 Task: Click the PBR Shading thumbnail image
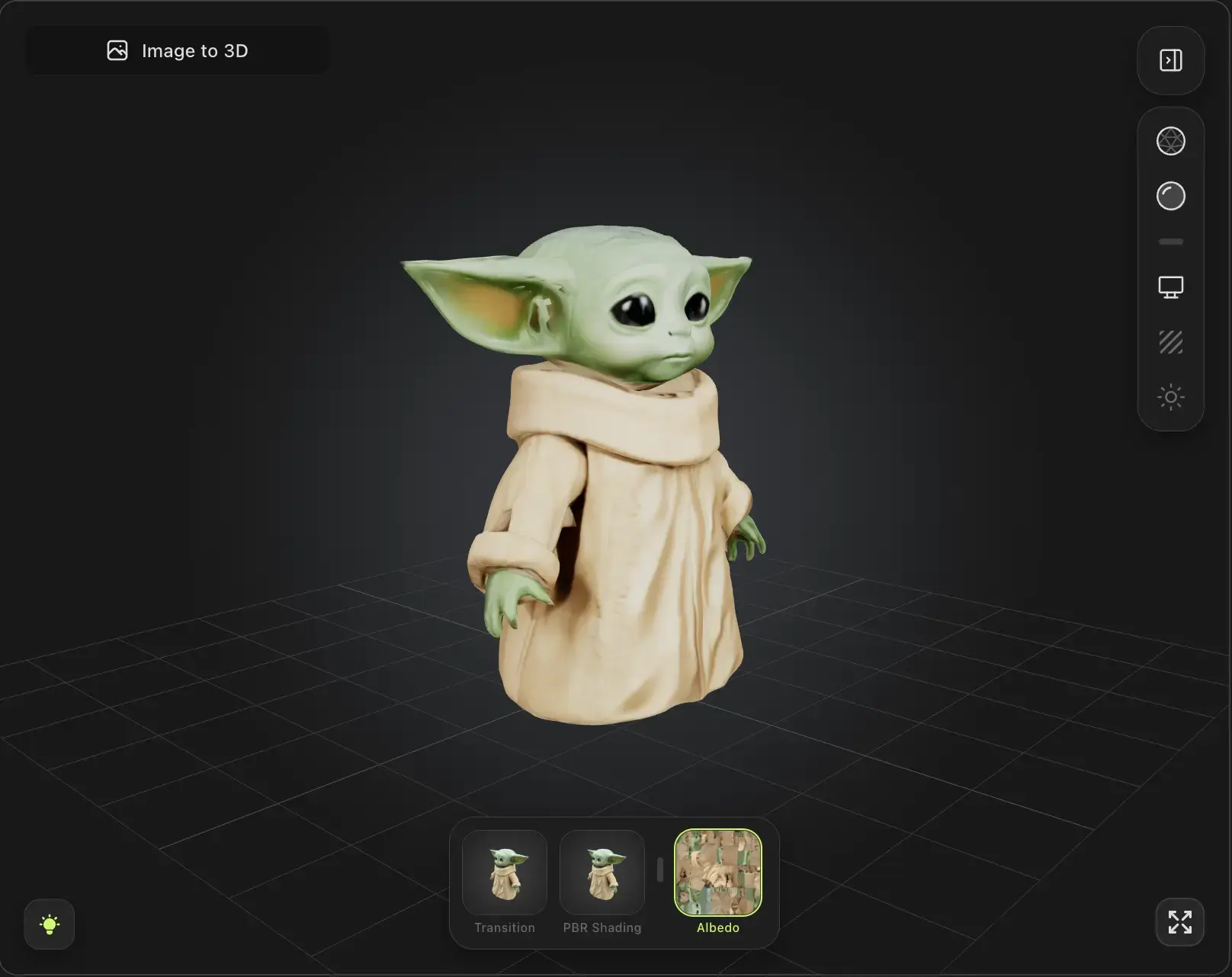602,873
